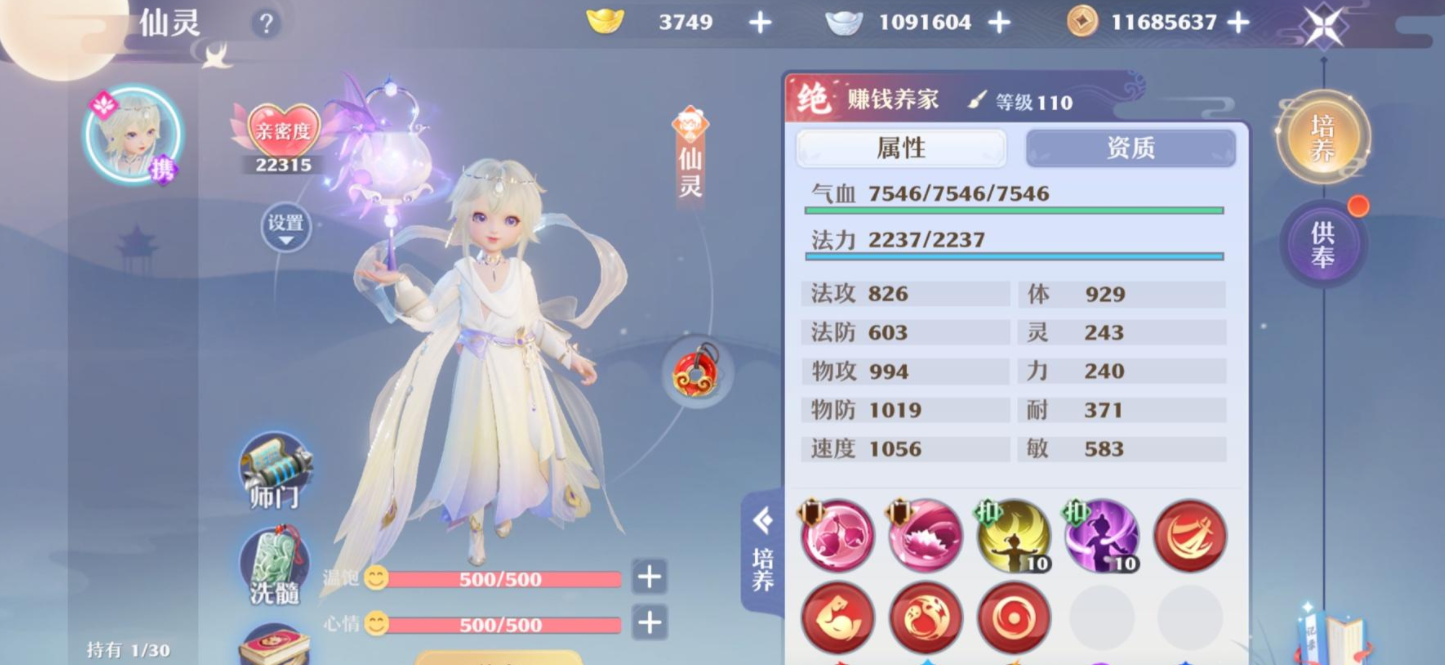Image resolution: width=1445 pixels, height=665 pixels.
Task: Select the fairy portrait avatar
Action: point(133,136)
